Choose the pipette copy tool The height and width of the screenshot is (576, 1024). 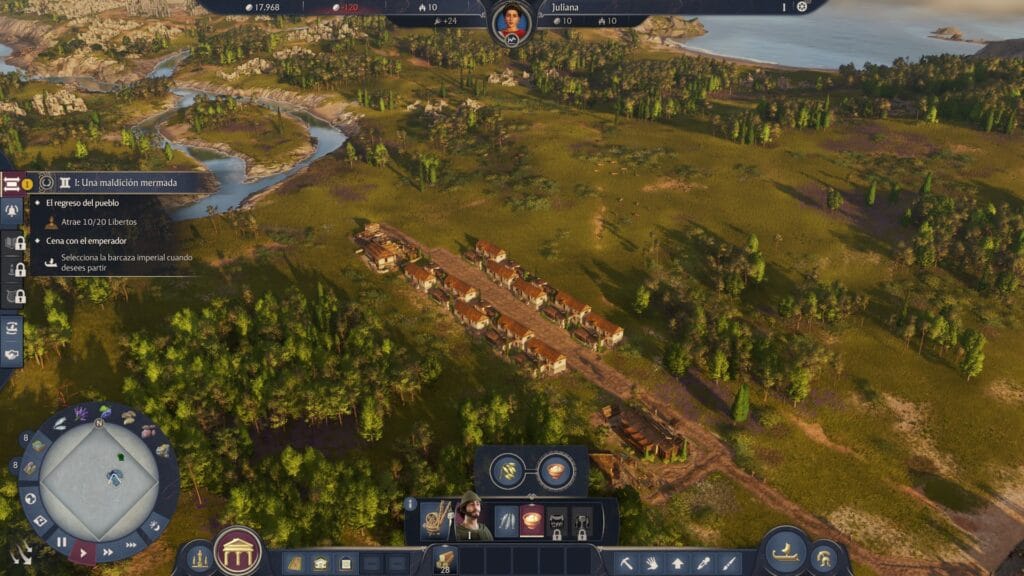[704, 563]
